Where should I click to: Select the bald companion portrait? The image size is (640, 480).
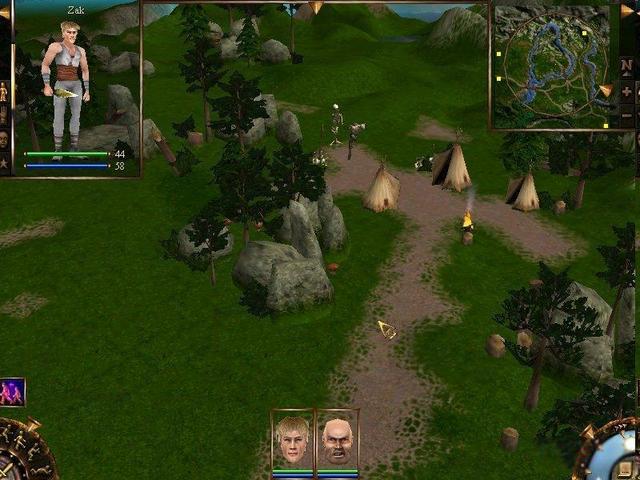tap(338, 438)
